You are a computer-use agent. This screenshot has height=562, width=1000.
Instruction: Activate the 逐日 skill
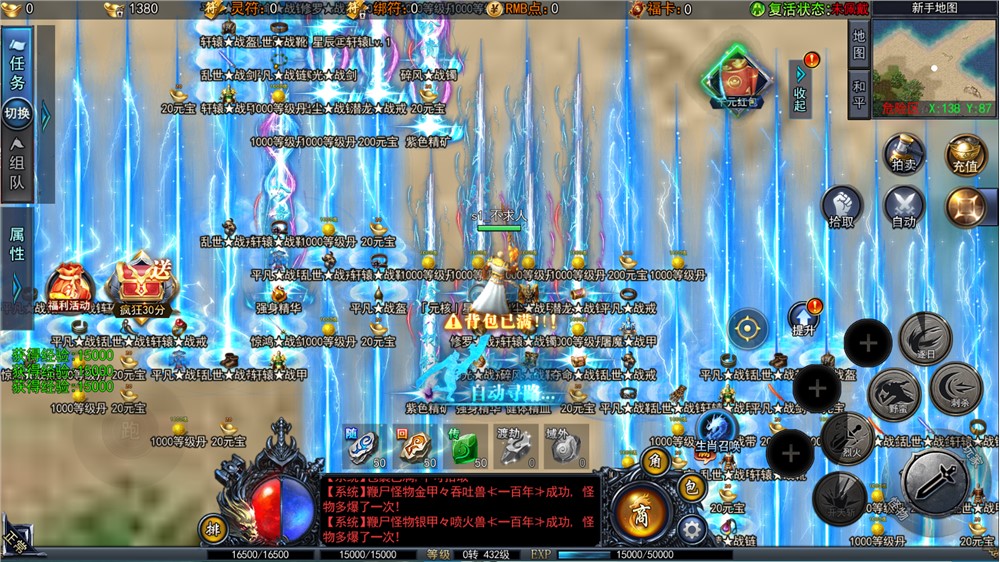coord(924,338)
